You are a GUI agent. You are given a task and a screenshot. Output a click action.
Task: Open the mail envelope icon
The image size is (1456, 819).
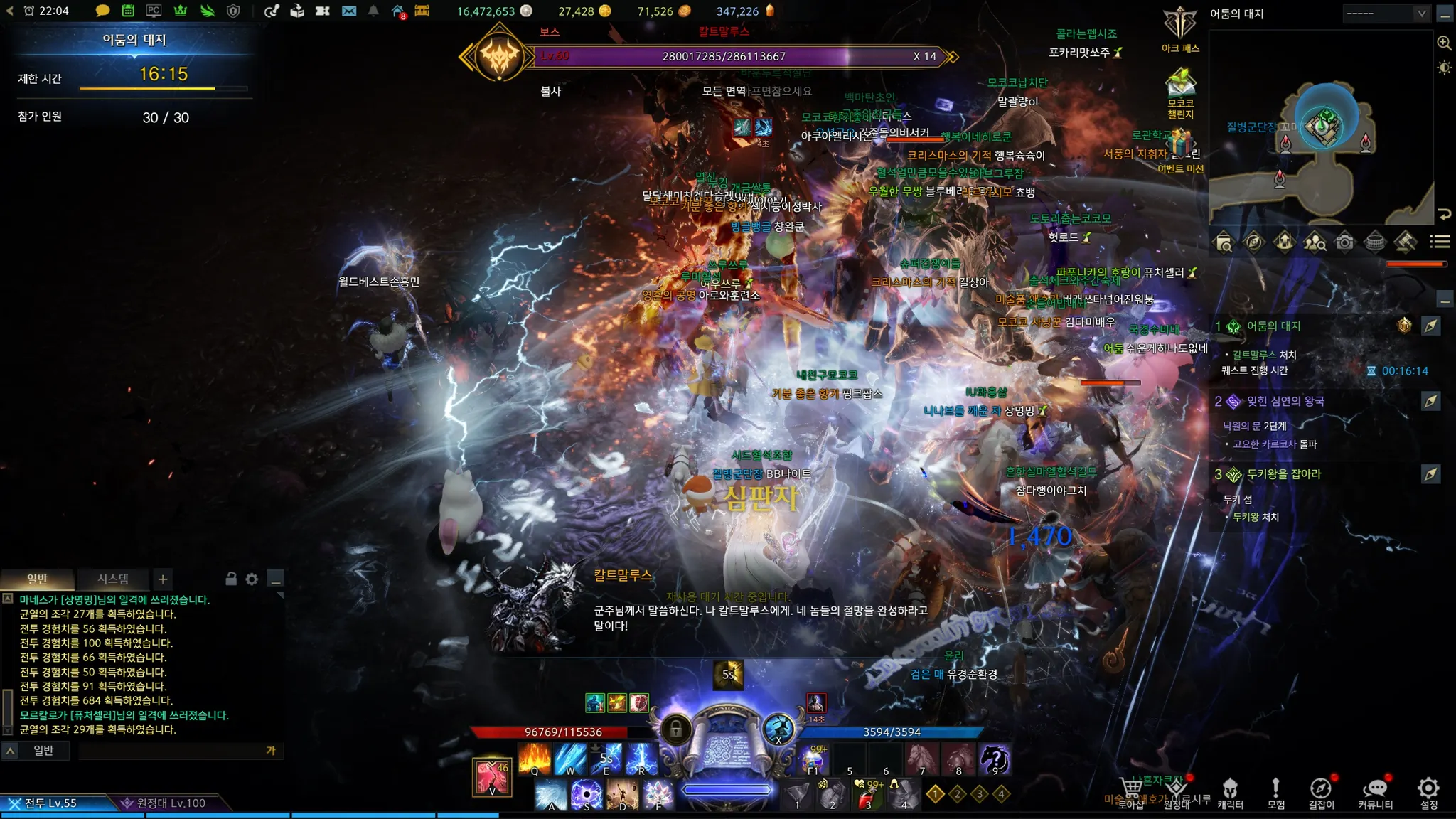click(x=349, y=11)
